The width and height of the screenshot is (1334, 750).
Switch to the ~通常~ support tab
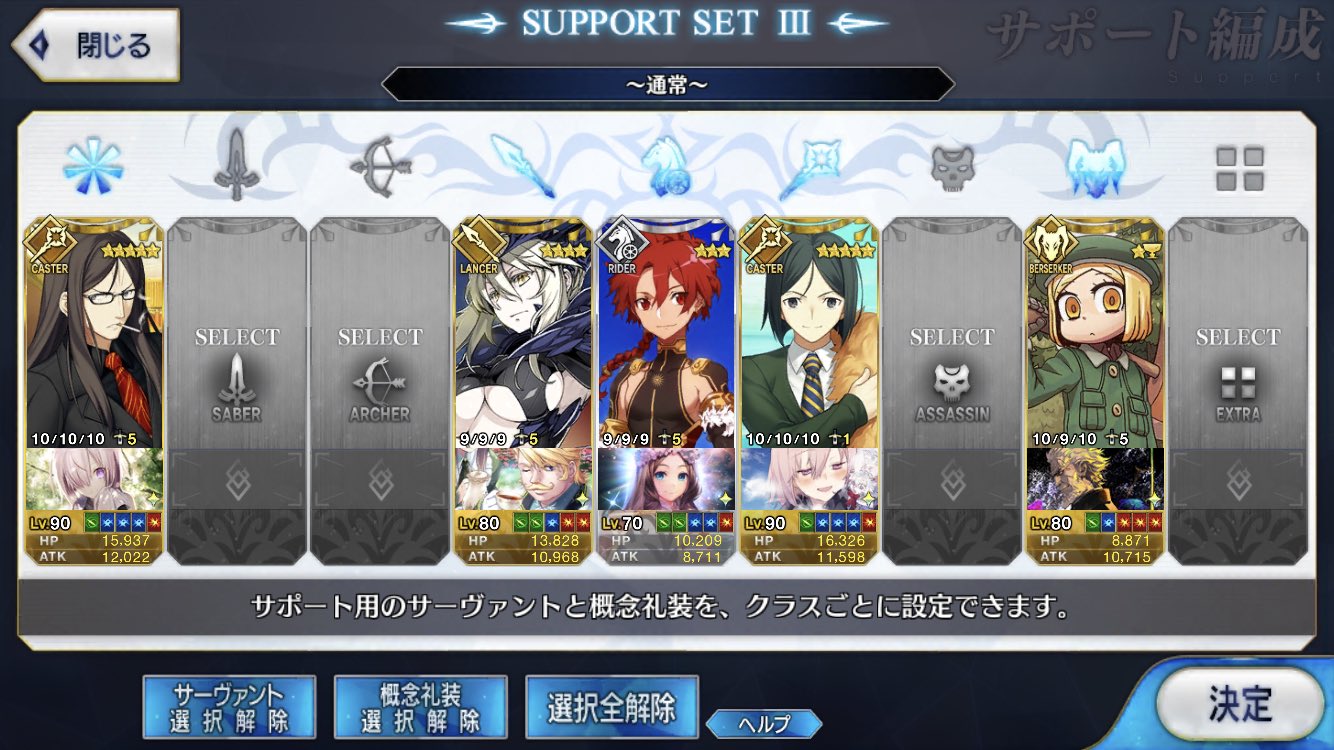[667, 84]
